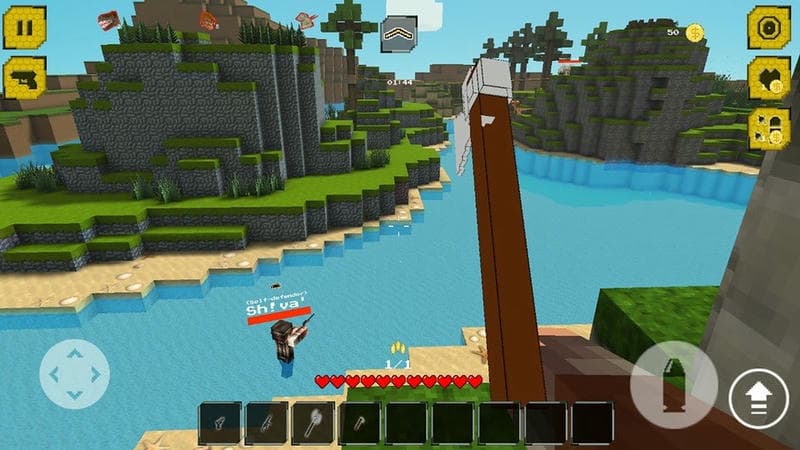Select the axe hotbar slot

tap(313, 422)
